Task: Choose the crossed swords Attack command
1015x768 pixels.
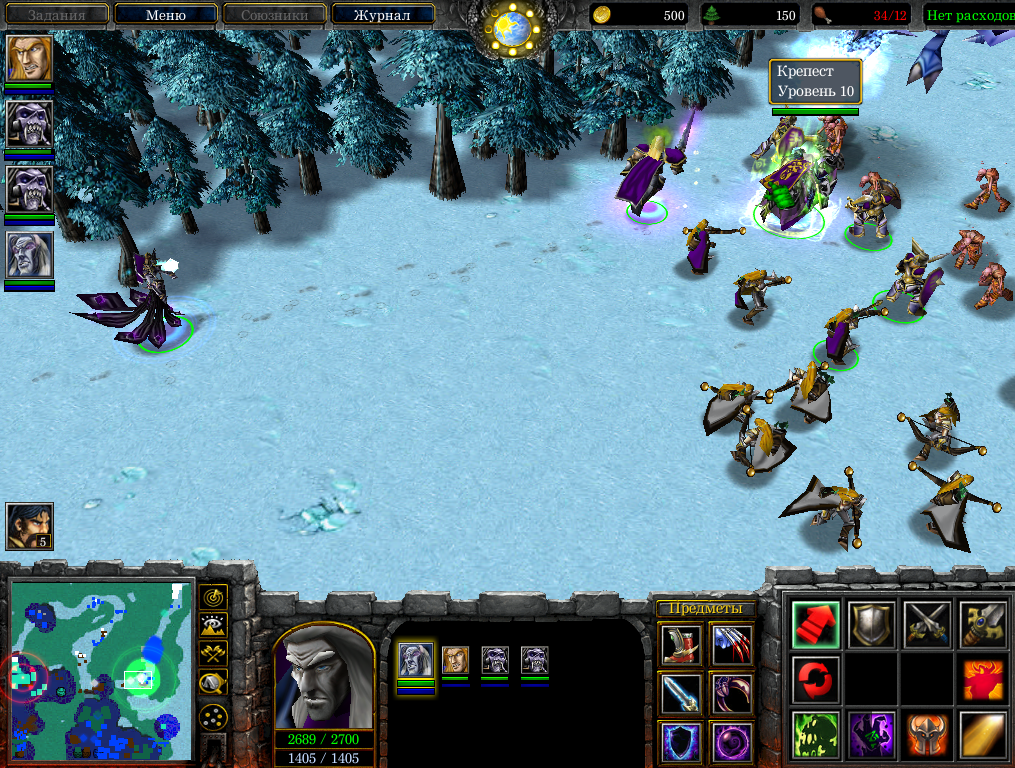Action: [927, 625]
